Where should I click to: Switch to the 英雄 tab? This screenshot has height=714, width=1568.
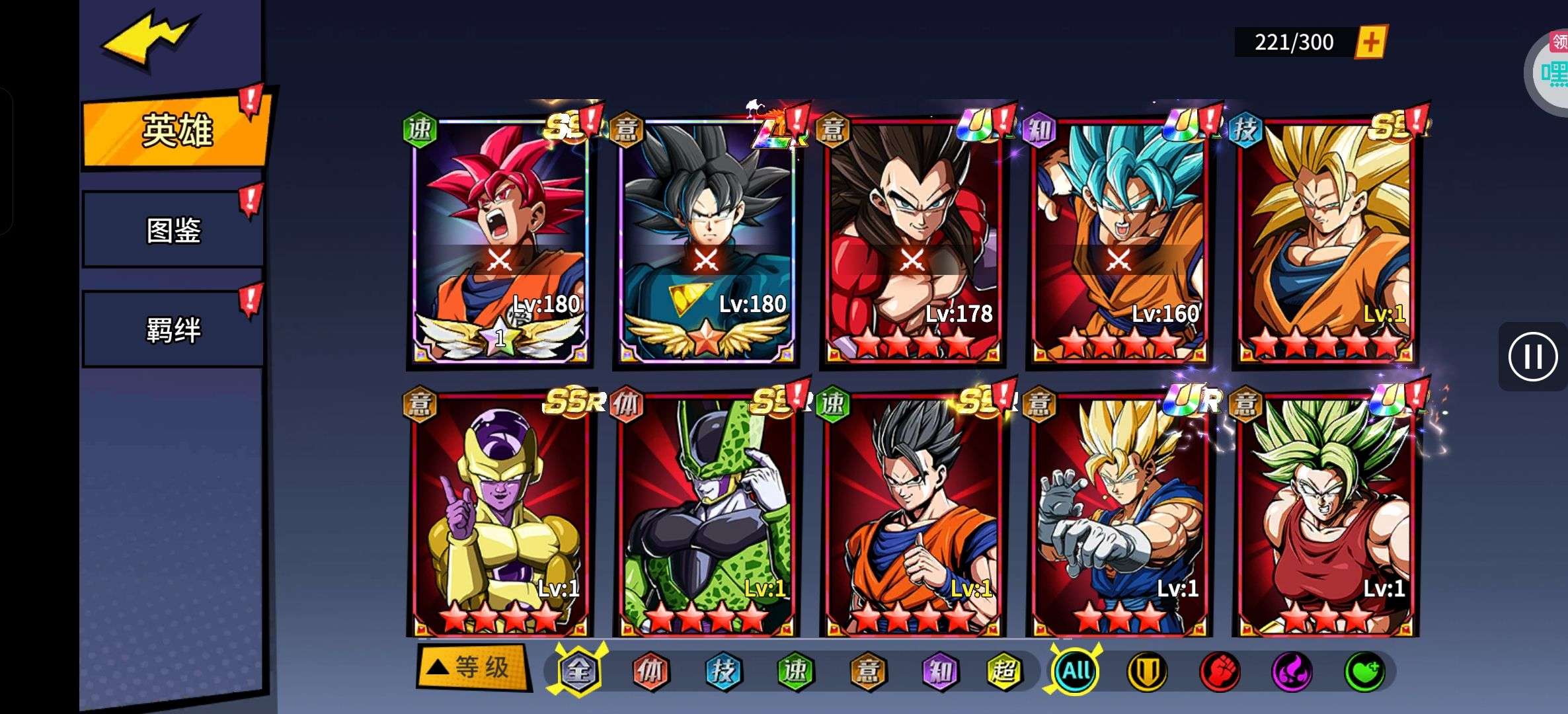pyautogui.click(x=175, y=130)
